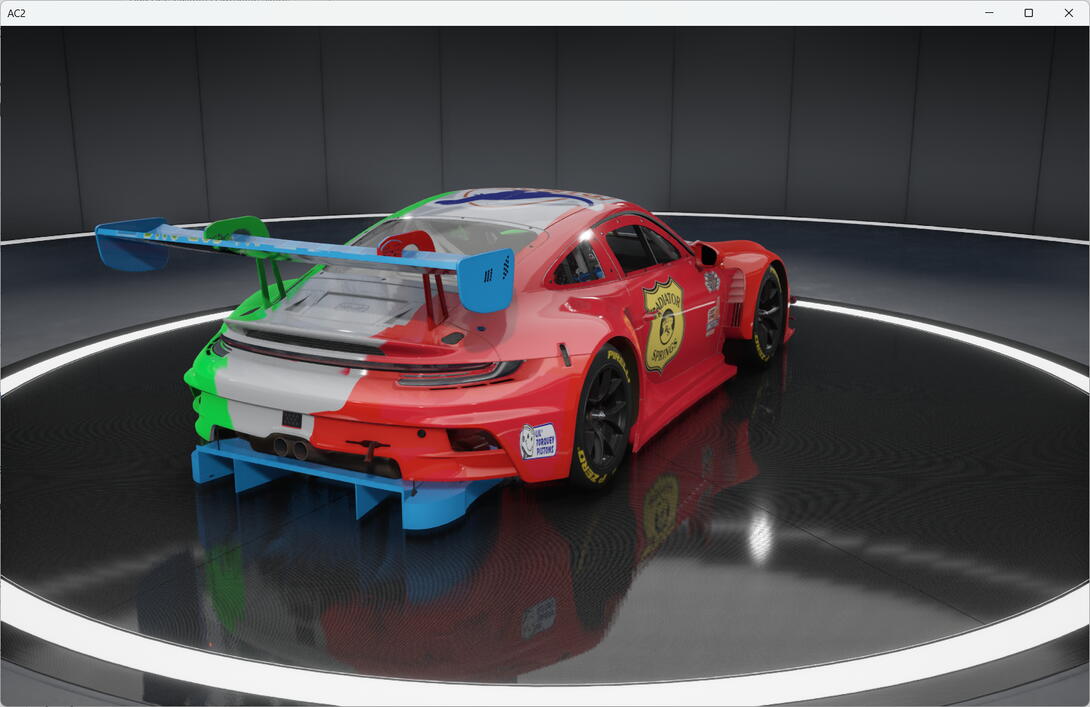Maximize the AC2 window

(x=1028, y=13)
